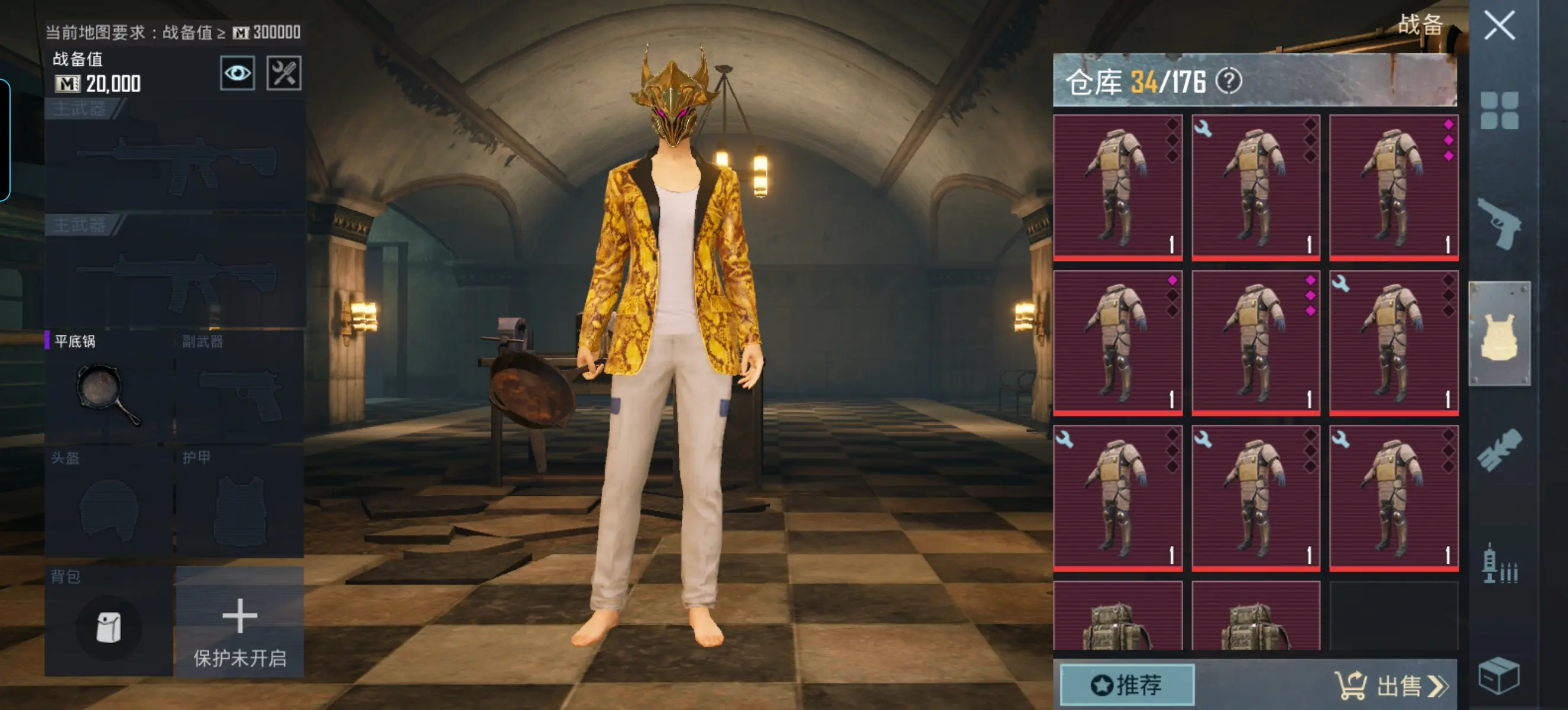The height and width of the screenshot is (710, 1568).
Task: Open the box crate tab
Action: [1499, 675]
